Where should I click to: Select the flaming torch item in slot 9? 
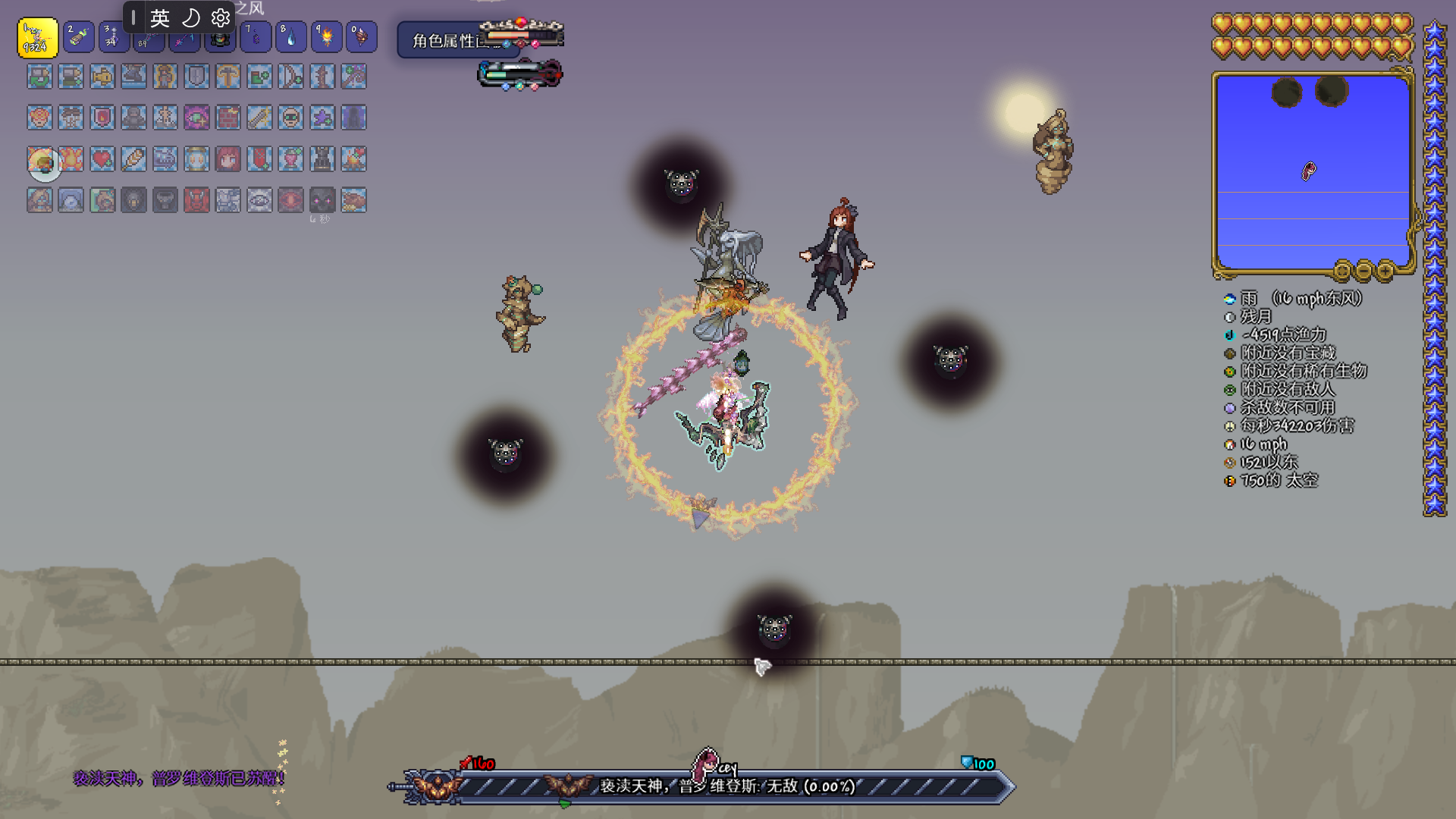[x=327, y=37]
